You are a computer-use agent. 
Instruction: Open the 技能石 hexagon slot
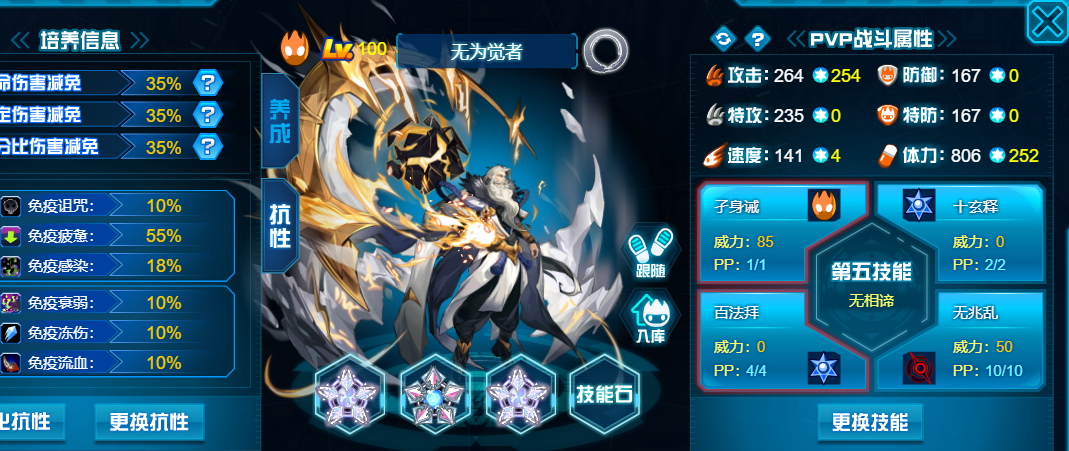pos(604,392)
